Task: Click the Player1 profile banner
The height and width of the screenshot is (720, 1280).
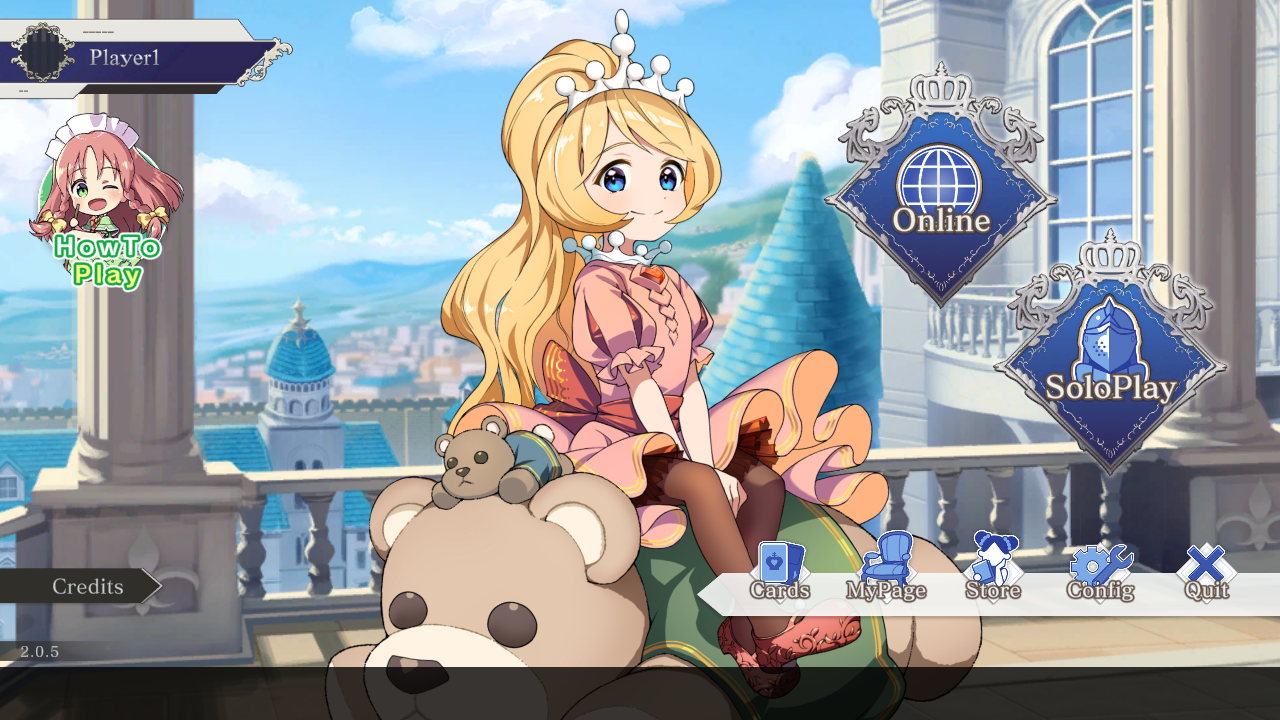Action: pyautogui.click(x=140, y=58)
